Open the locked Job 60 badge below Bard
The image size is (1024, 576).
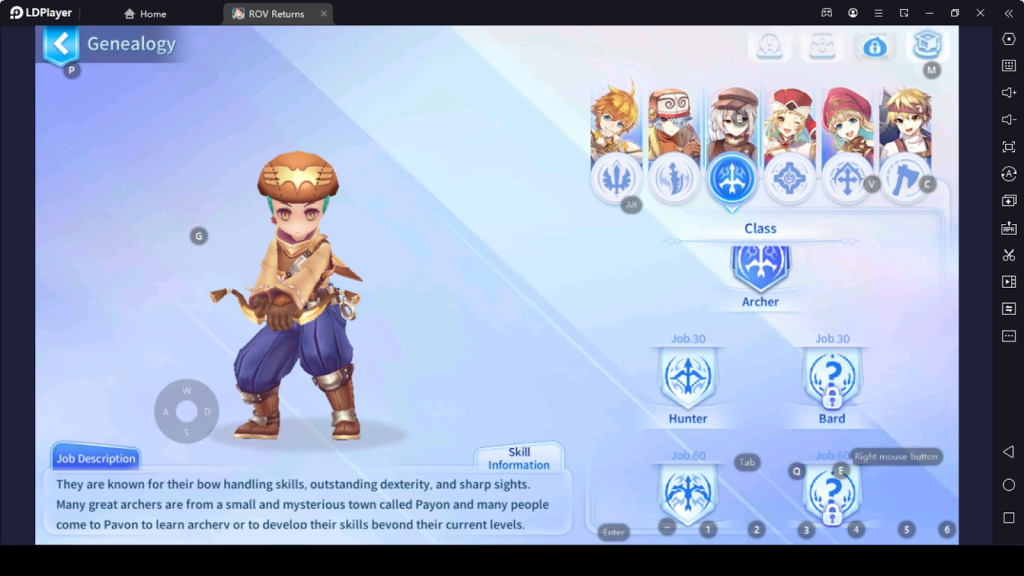tap(832, 493)
